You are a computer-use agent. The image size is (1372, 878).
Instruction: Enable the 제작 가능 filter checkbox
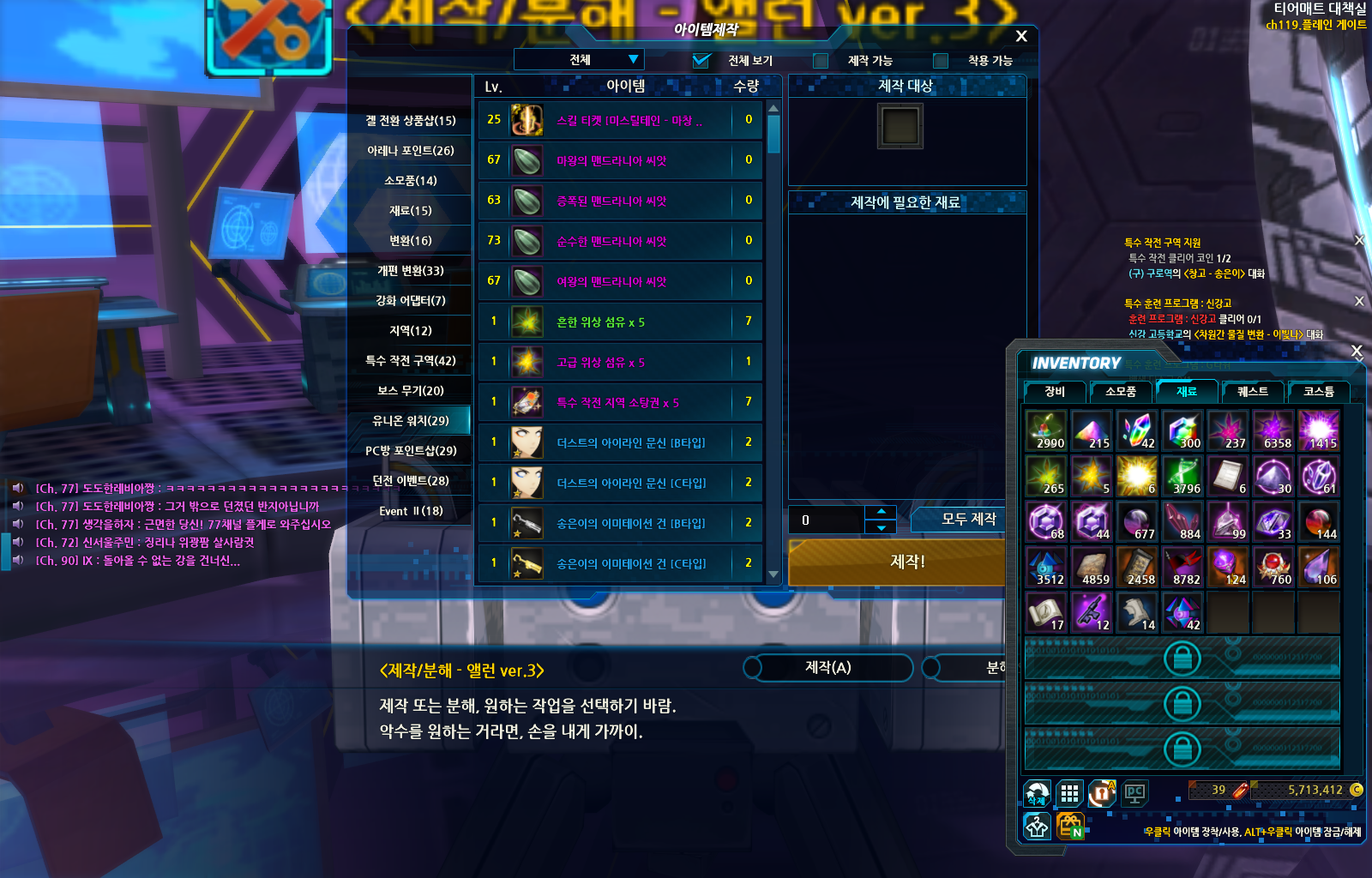click(x=820, y=61)
